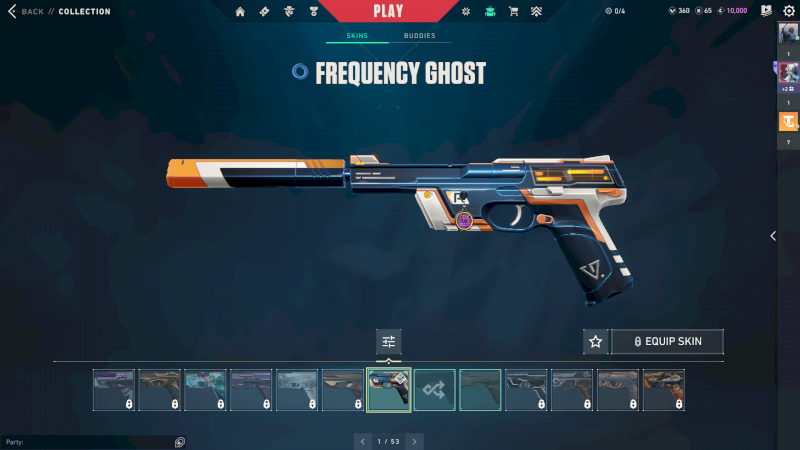Open the home icon in top navigation
This screenshot has width=800, height=450.
point(240,12)
